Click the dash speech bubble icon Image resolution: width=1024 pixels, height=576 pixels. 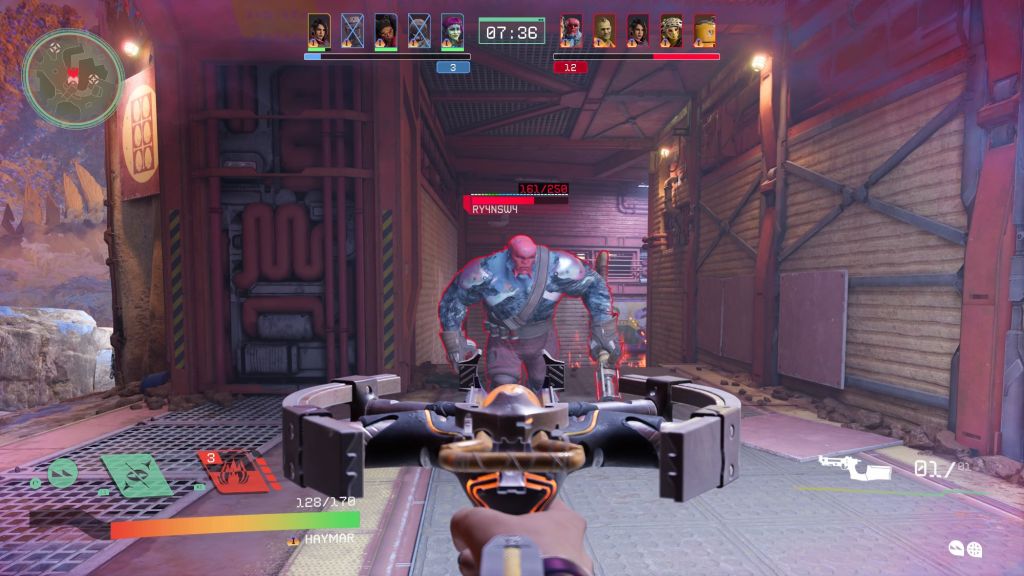pos(956,547)
